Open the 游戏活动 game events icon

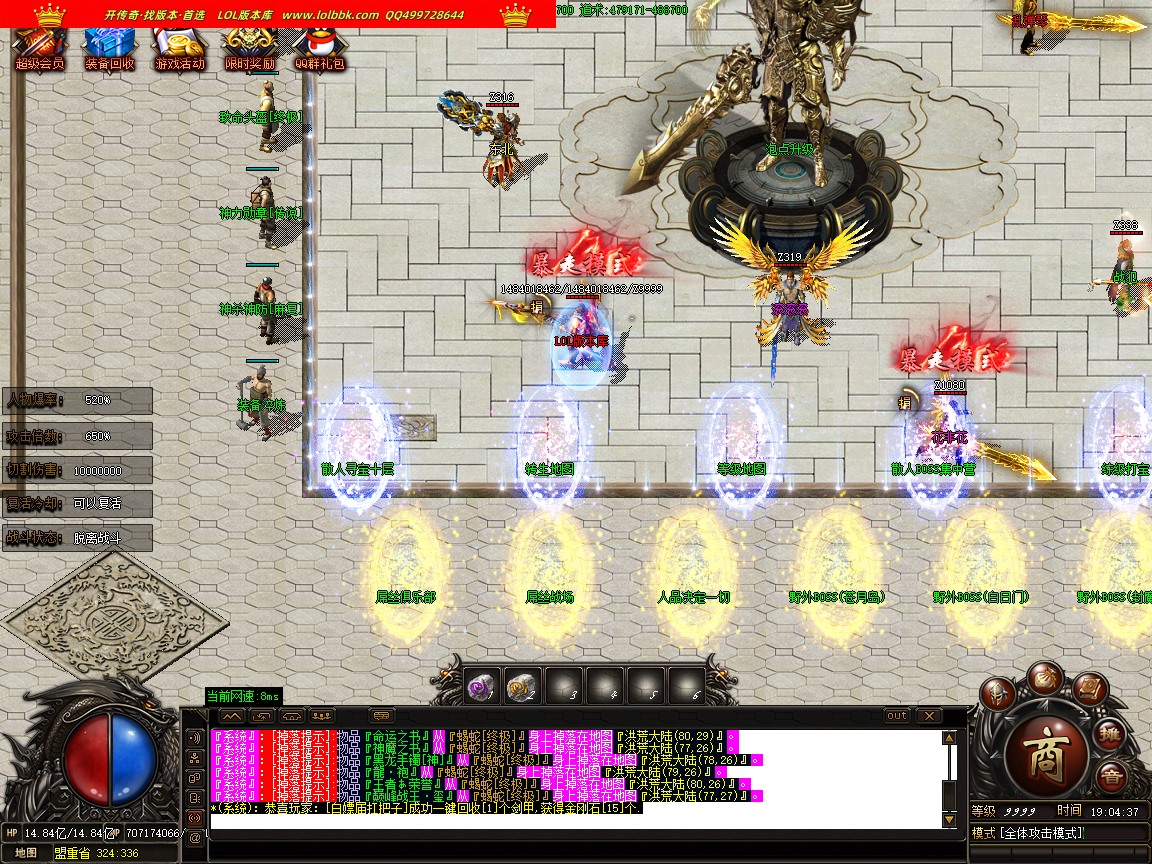pos(179,45)
